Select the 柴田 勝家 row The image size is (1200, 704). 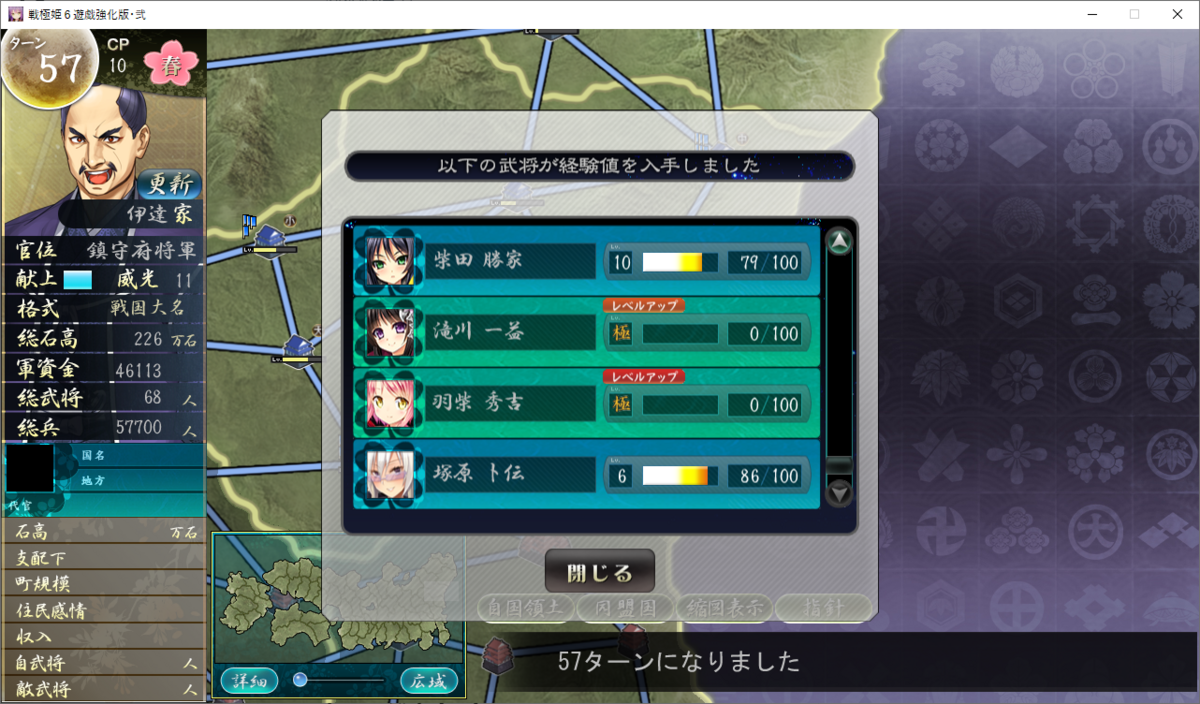(x=586, y=261)
